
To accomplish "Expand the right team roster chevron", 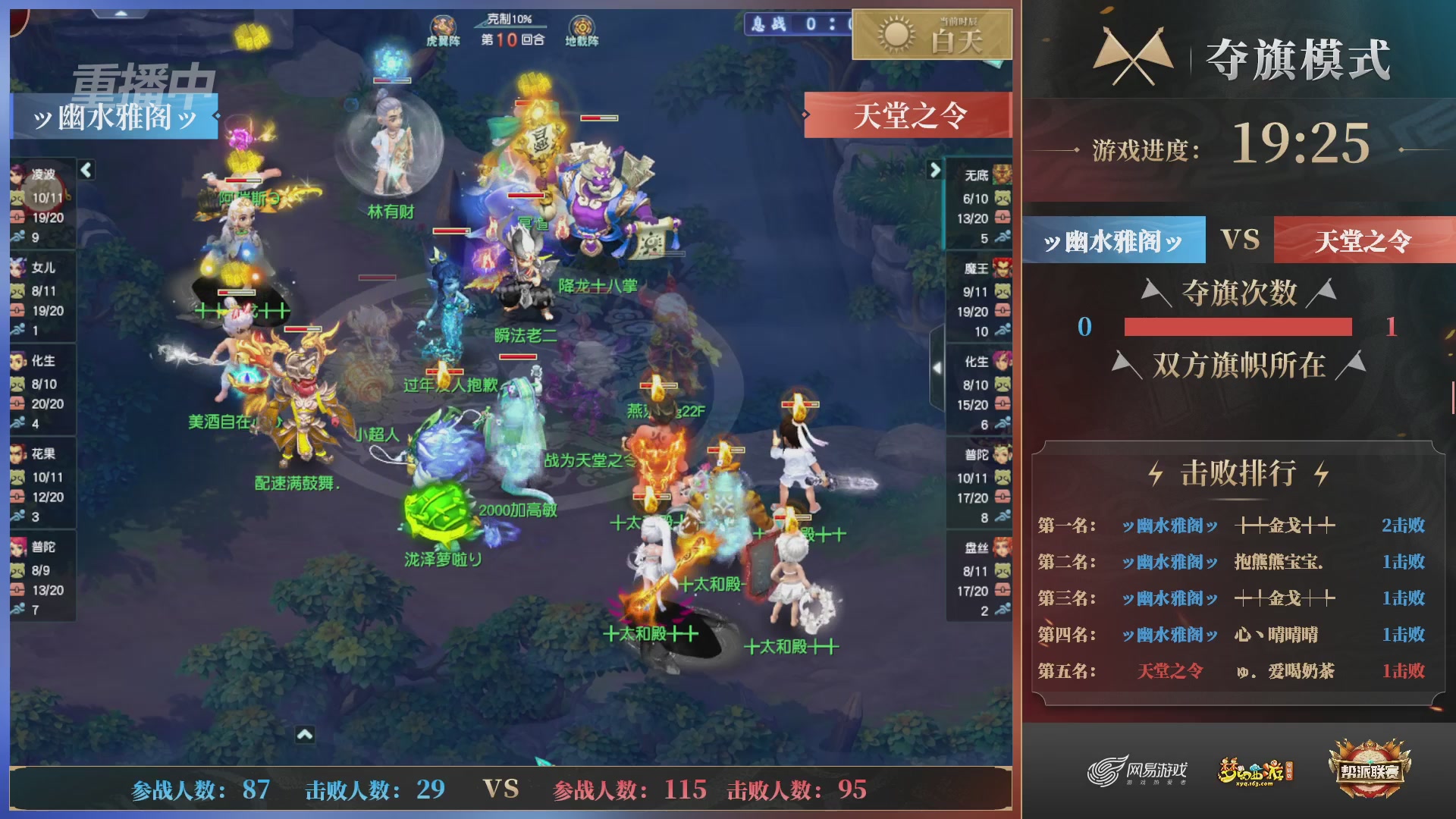I will tap(935, 171).
